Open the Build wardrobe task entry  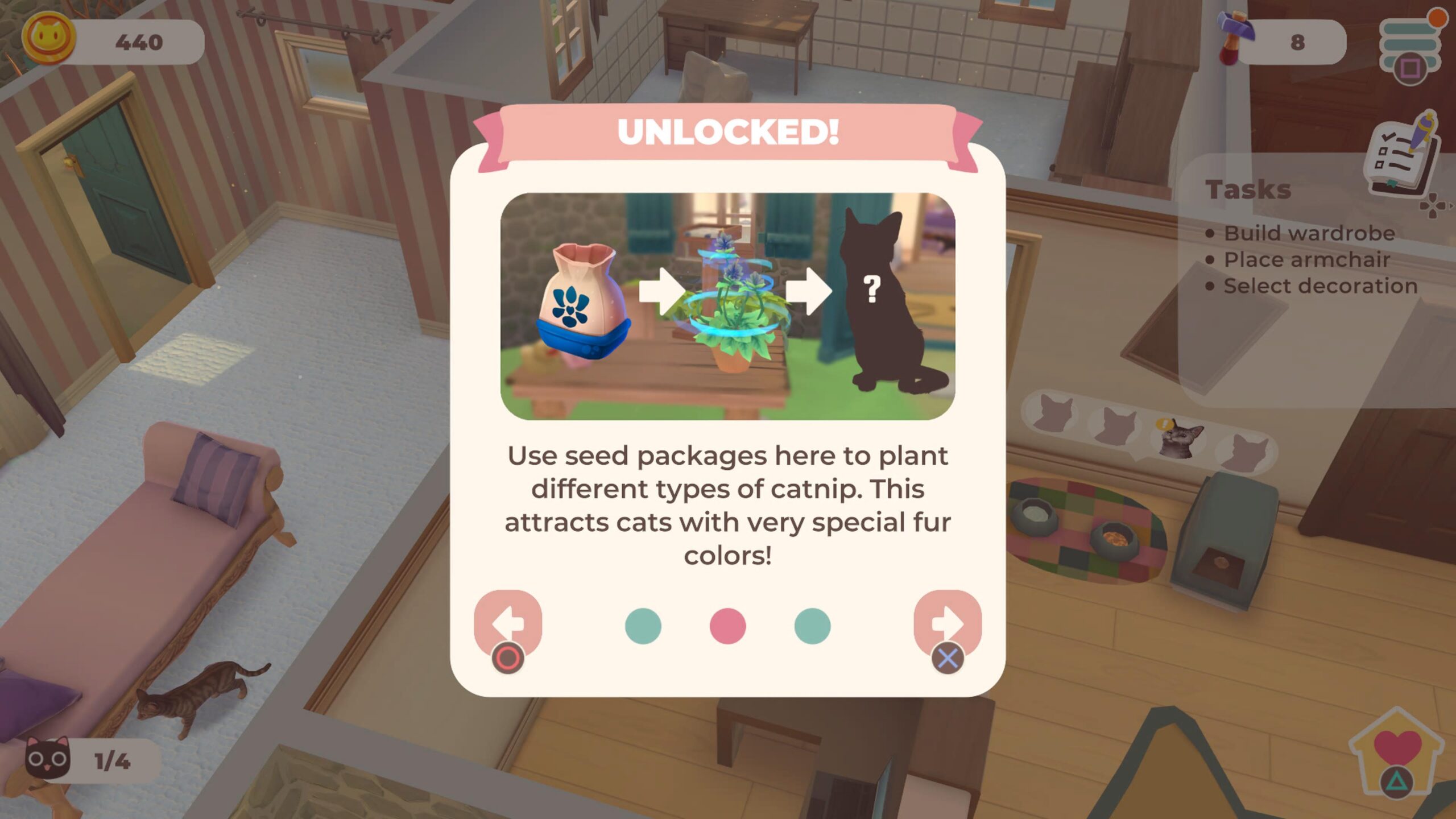[1309, 233]
